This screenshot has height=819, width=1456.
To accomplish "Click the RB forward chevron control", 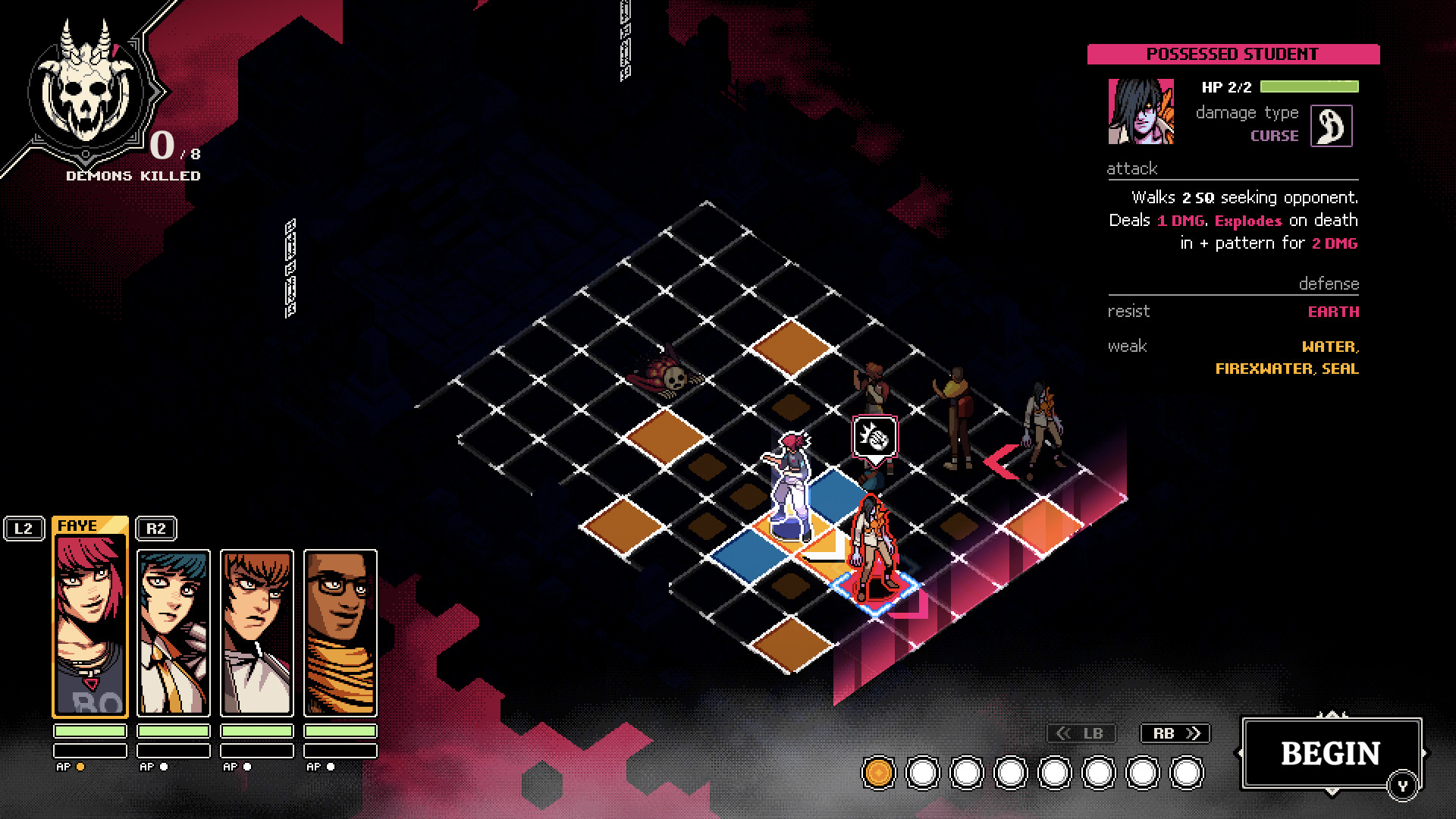I will [x=1174, y=733].
